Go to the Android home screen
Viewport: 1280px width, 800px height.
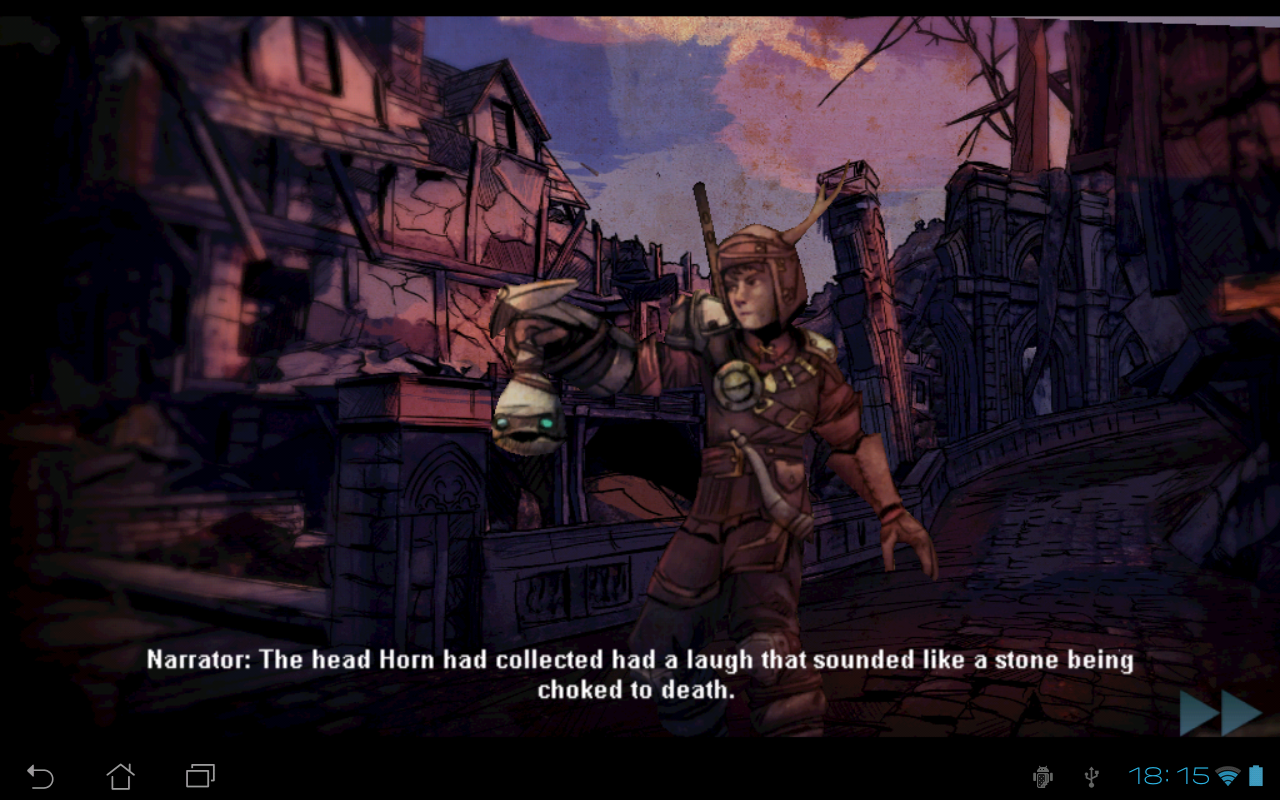(x=120, y=776)
